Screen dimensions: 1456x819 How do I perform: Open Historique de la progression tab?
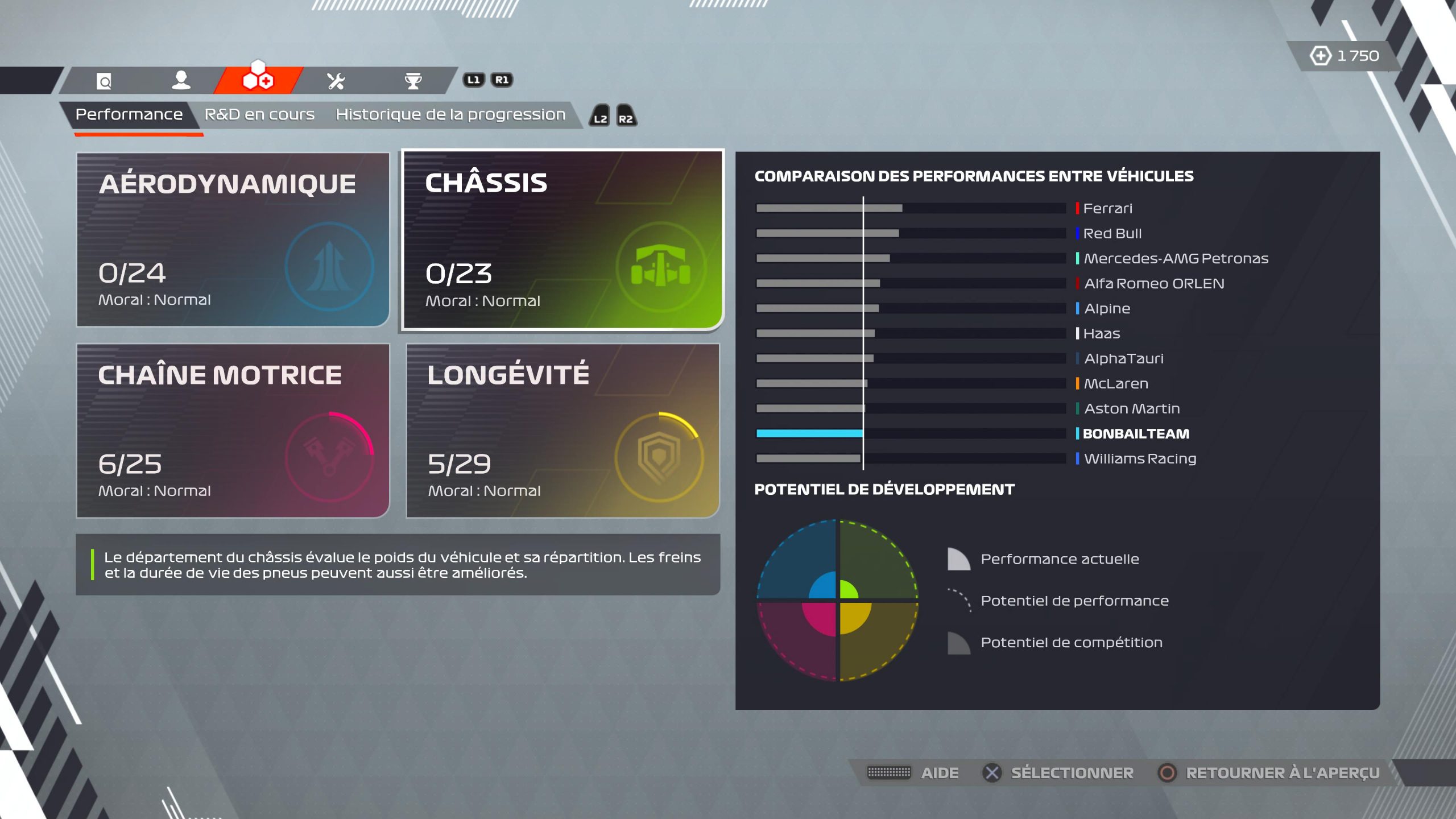[450, 115]
